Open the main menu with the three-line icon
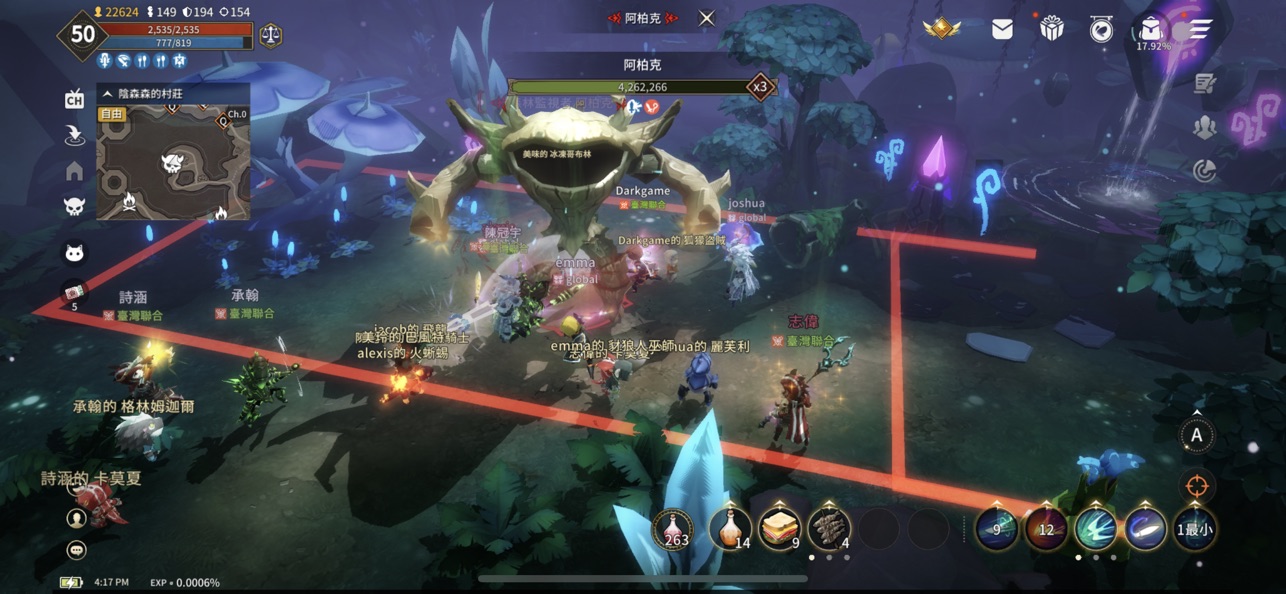Screen dimensions: 1286x594 tap(1199, 29)
